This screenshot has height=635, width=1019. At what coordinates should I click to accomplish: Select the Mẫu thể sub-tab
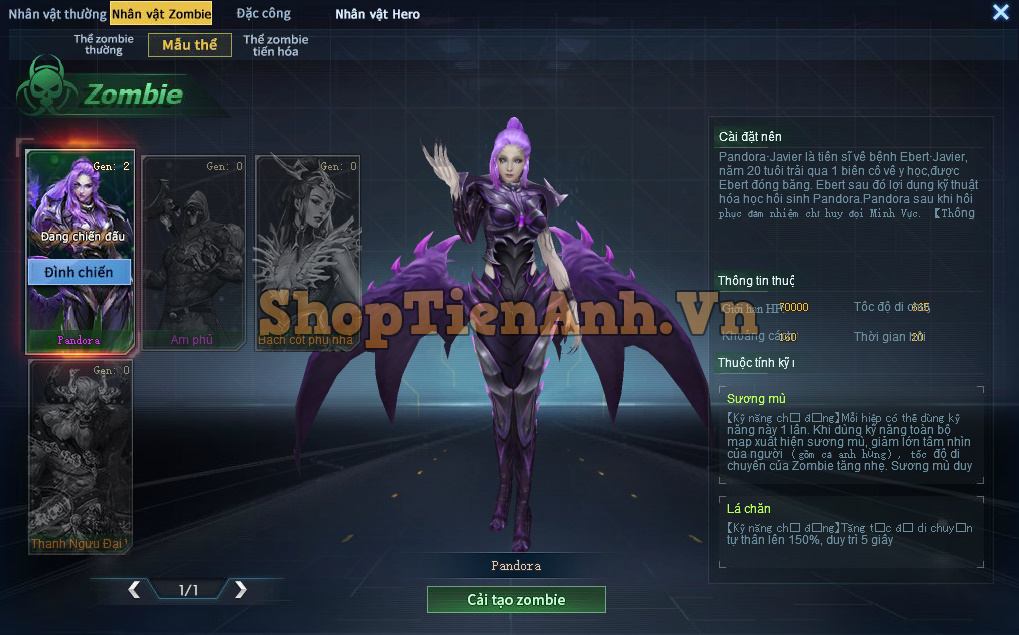point(190,45)
